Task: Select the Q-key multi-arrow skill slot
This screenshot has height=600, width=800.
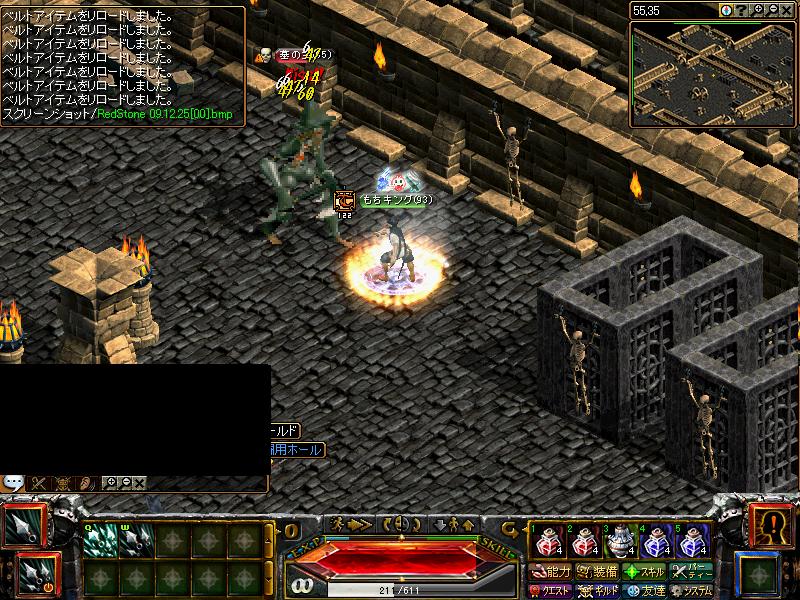Action: 100,540
